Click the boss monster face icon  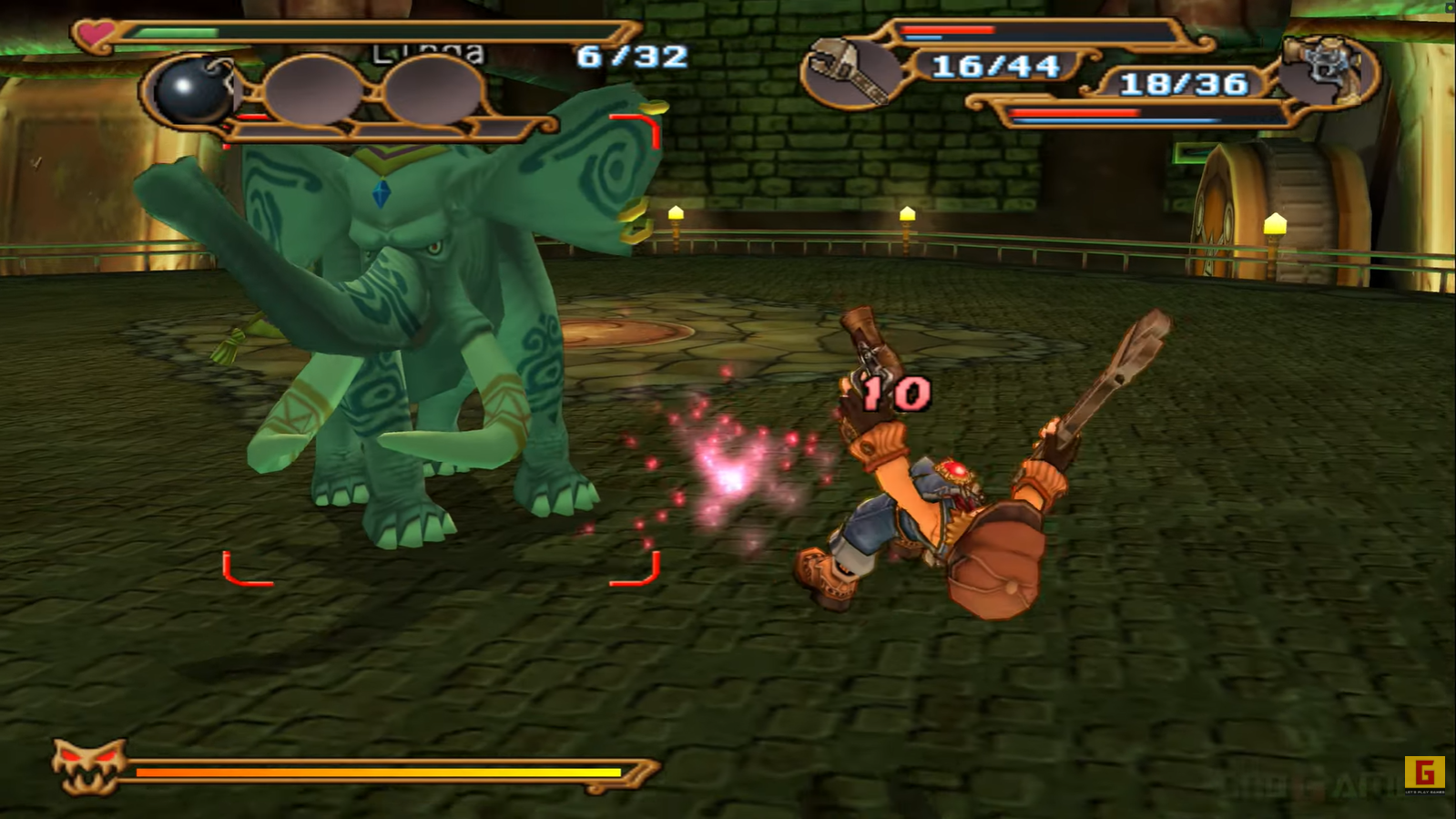tap(87, 766)
